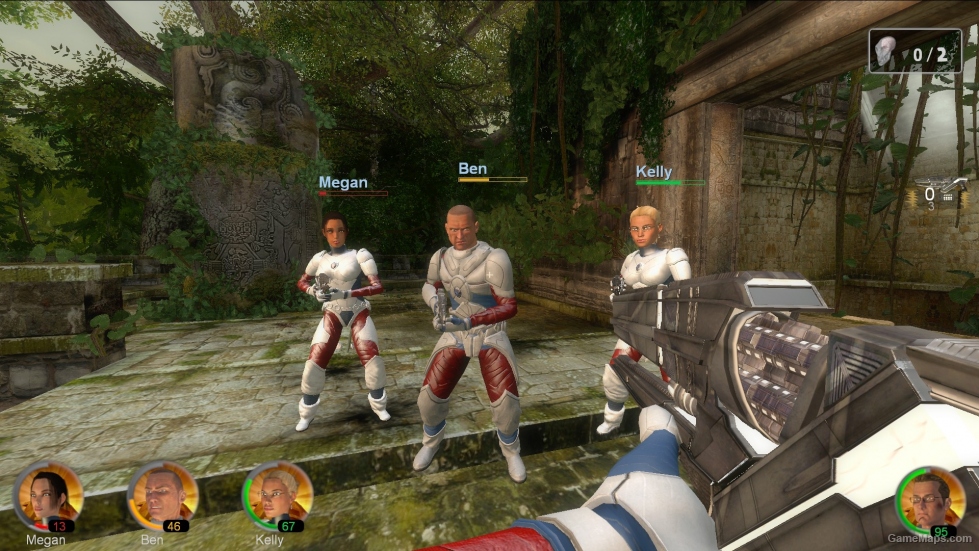Click the player's own portrait with glasses
This screenshot has height=551, width=979.
929,500
